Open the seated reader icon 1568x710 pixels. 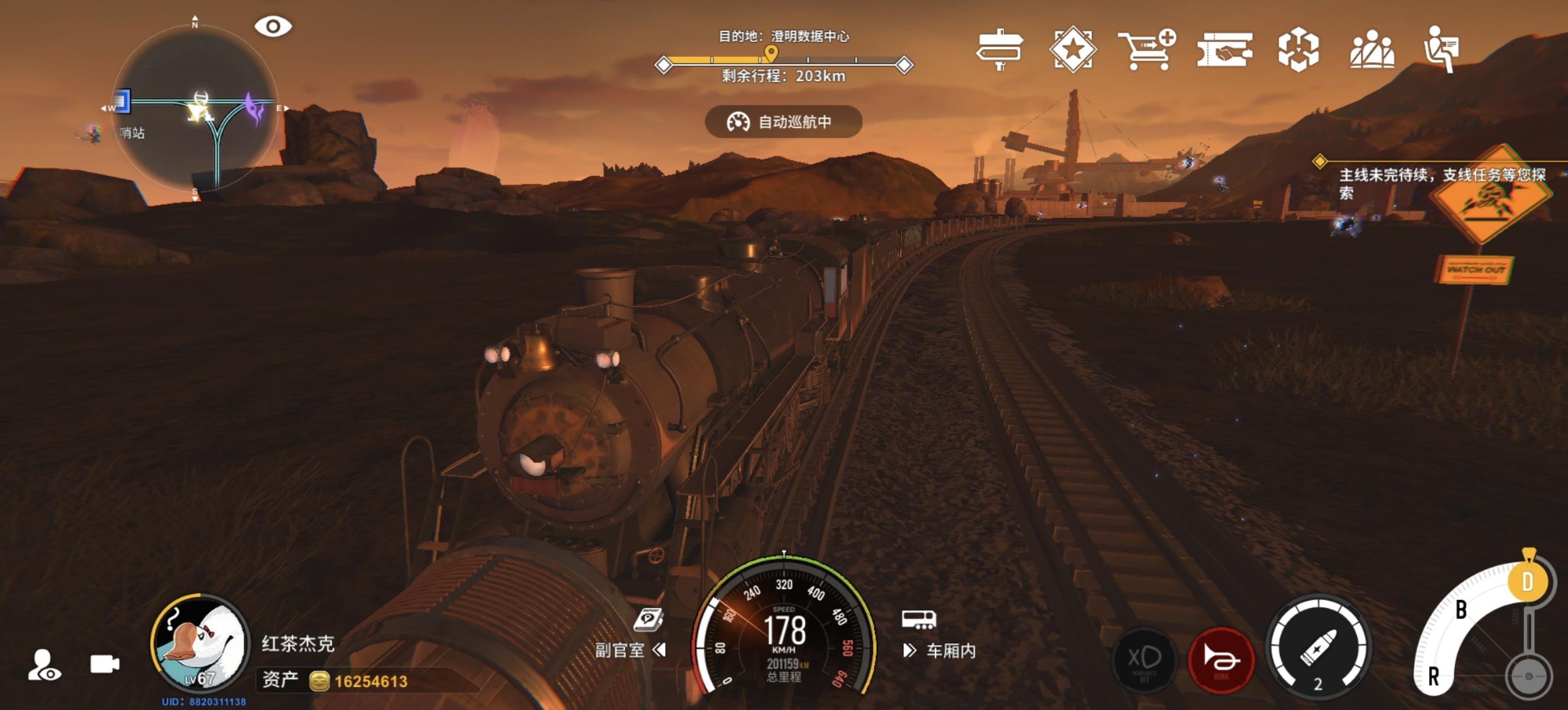pyautogui.click(x=1441, y=49)
